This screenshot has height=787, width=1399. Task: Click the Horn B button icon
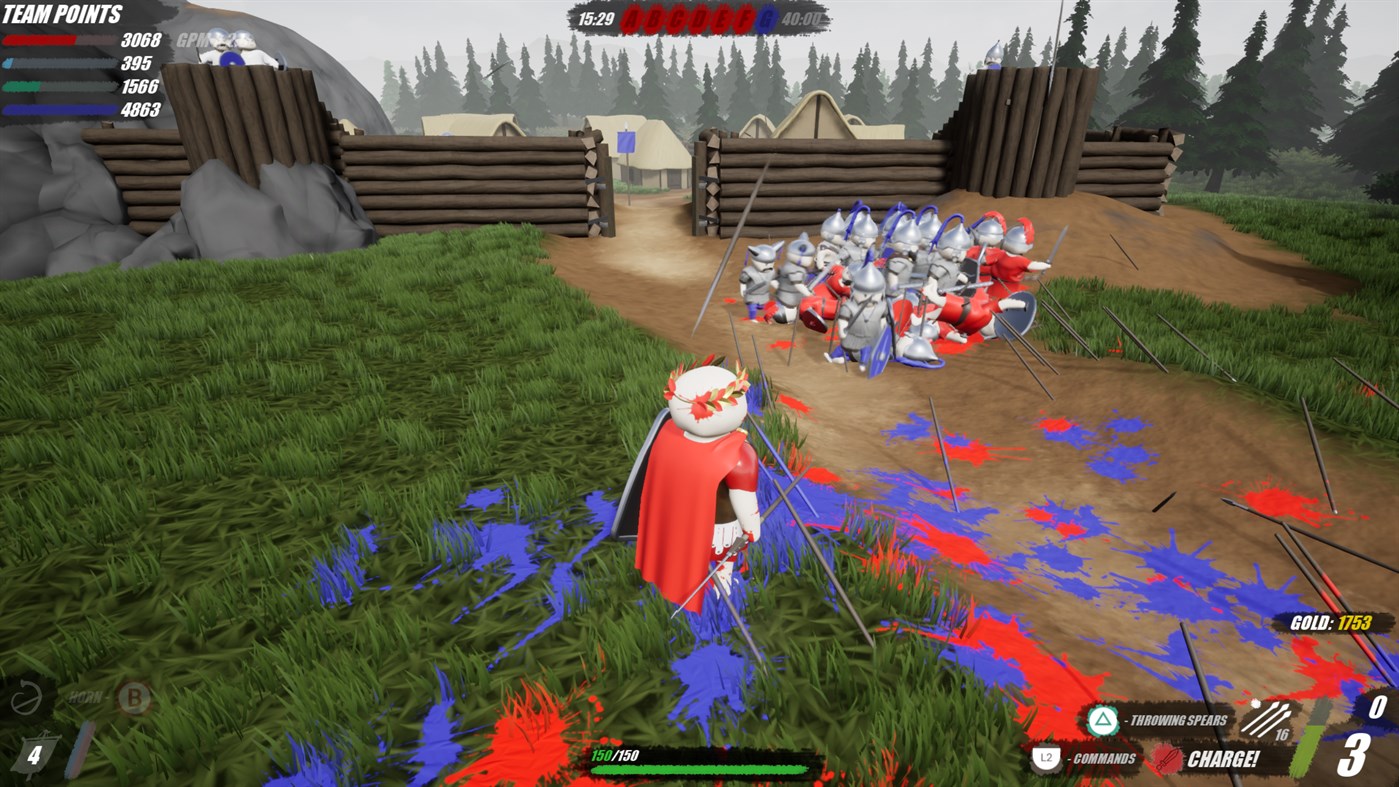(131, 699)
